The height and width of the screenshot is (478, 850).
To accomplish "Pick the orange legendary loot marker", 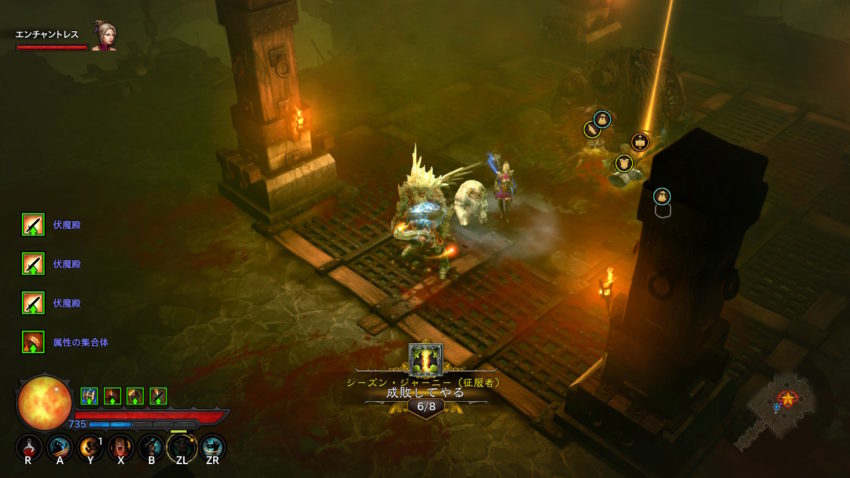I will [x=640, y=142].
